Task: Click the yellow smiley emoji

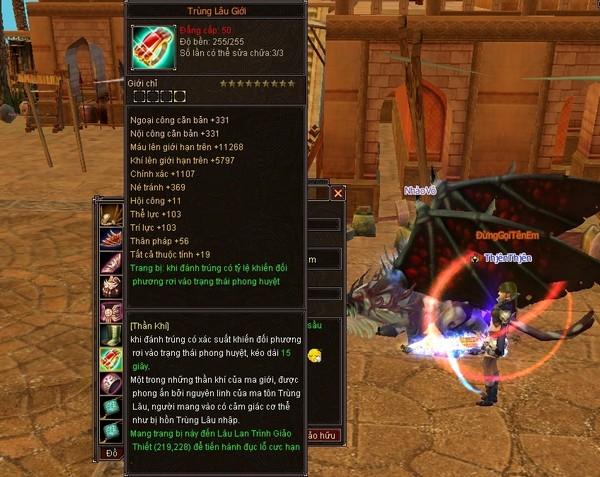Action: coord(315,356)
